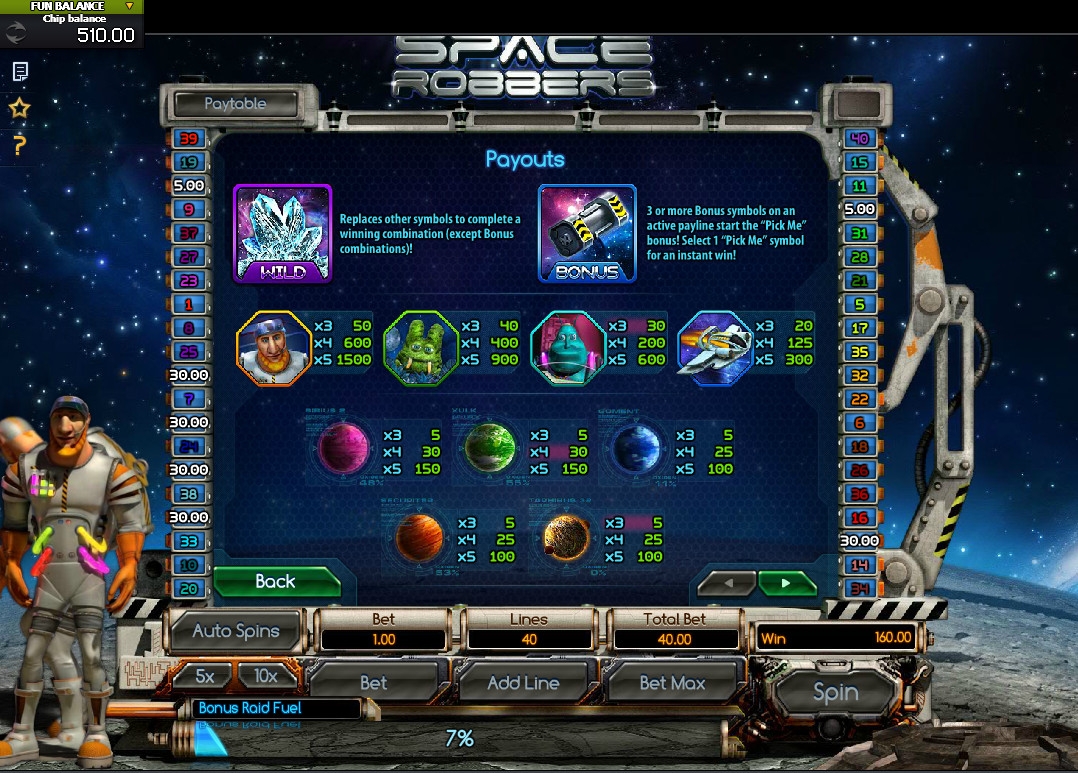The height and width of the screenshot is (773, 1078).
Task: Go back from the payouts screen
Action: [276, 582]
